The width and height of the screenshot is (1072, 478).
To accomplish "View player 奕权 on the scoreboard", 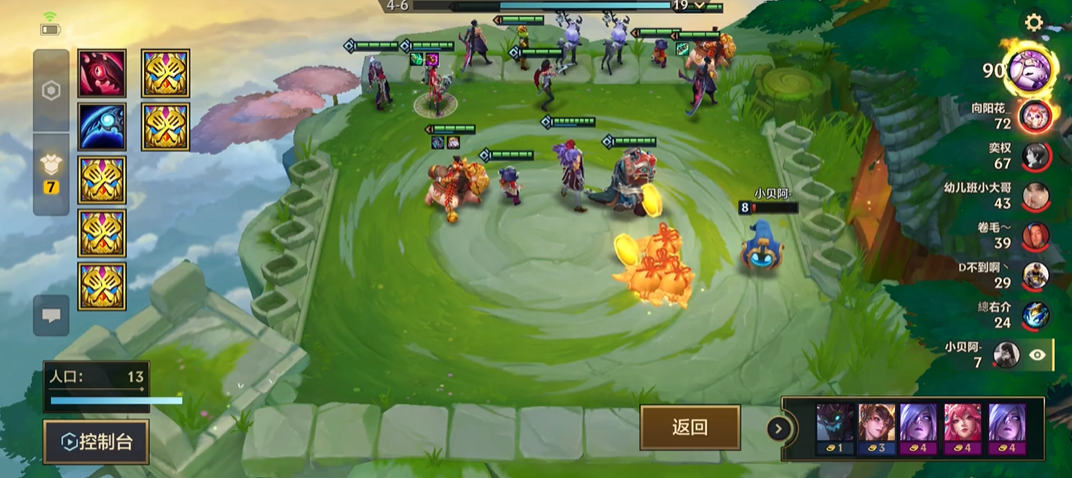I will 1035,156.
